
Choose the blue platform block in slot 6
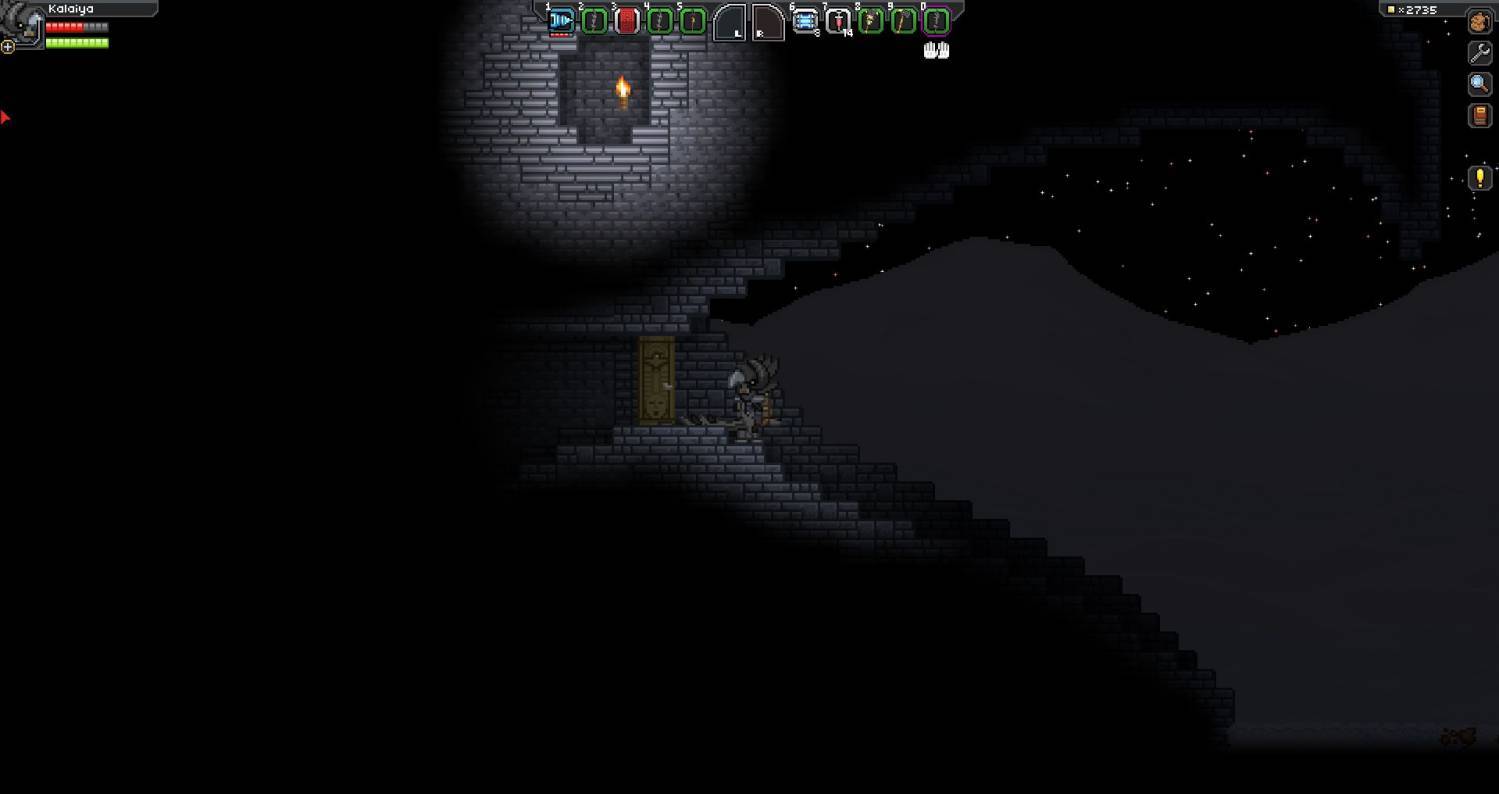[x=805, y=20]
